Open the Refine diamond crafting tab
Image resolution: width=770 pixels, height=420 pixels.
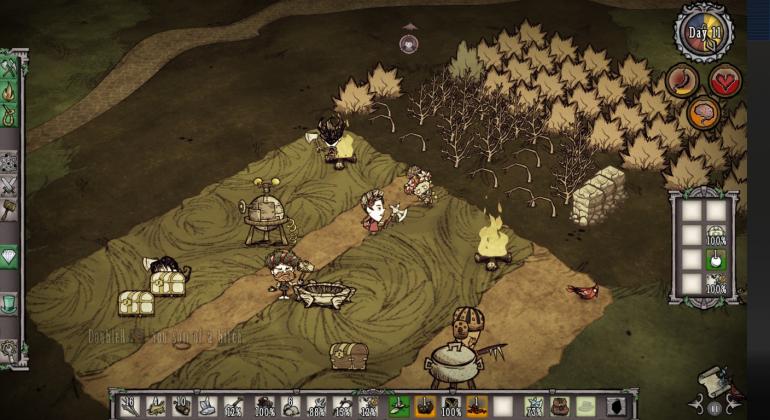(x=10, y=256)
